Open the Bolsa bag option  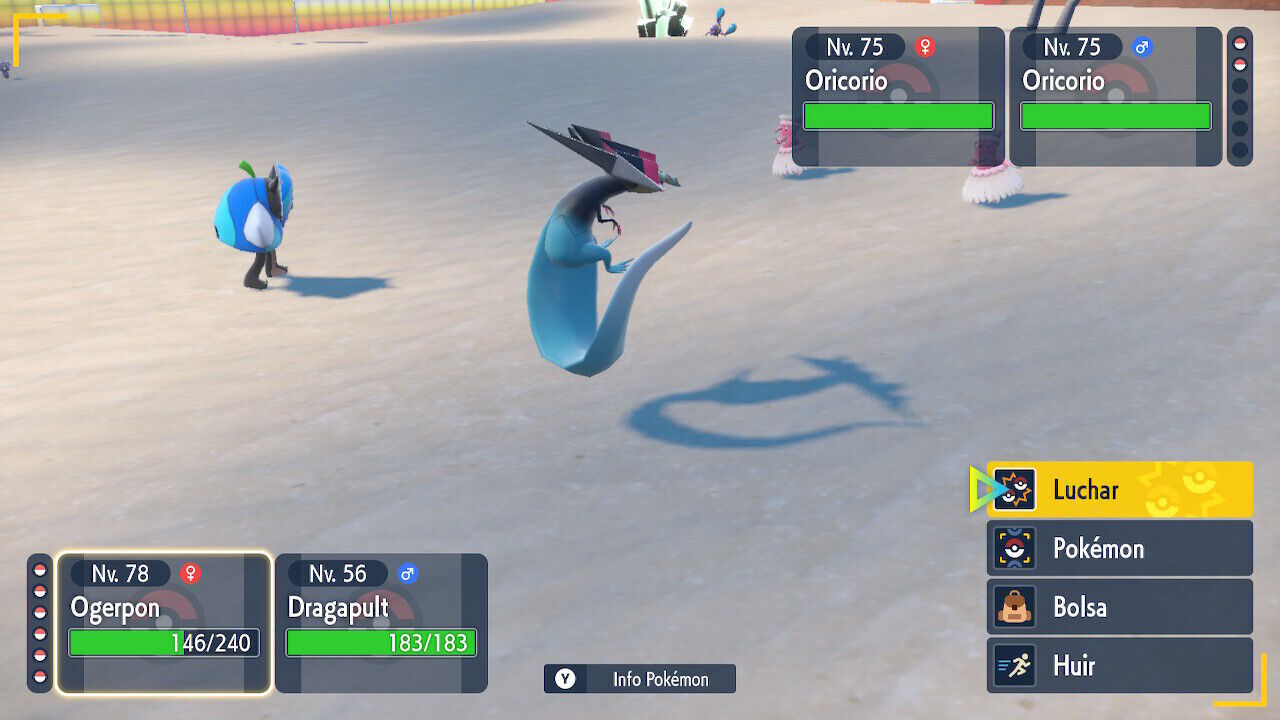[1119, 607]
